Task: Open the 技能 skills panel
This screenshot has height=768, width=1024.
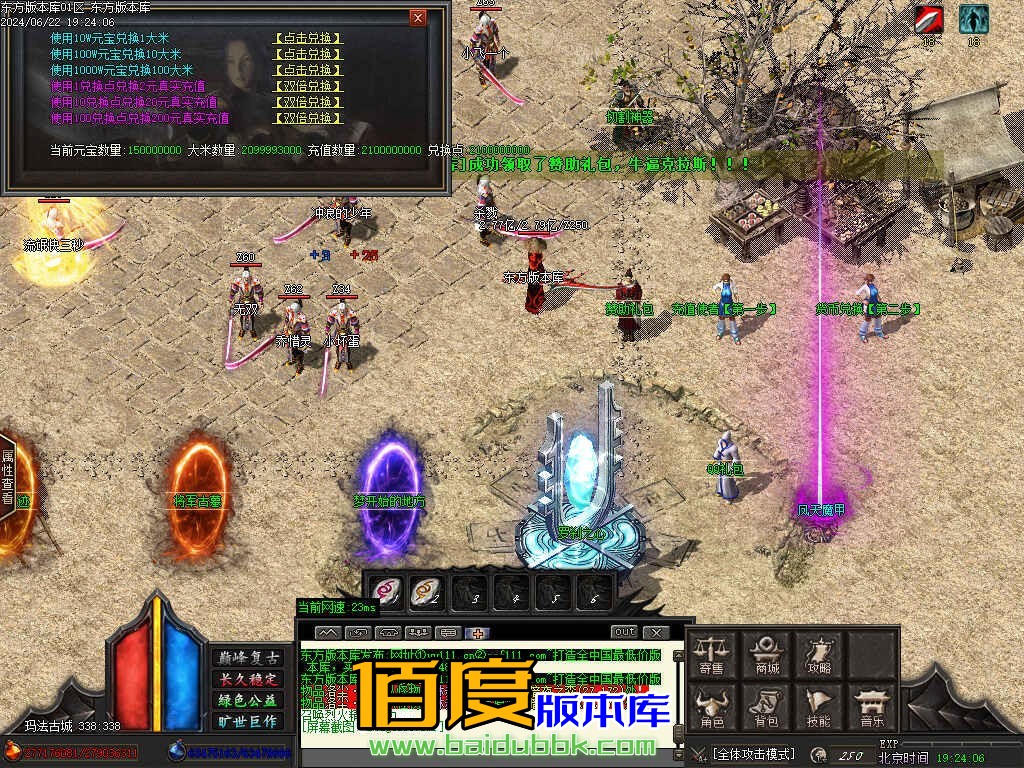Action: coord(820,706)
